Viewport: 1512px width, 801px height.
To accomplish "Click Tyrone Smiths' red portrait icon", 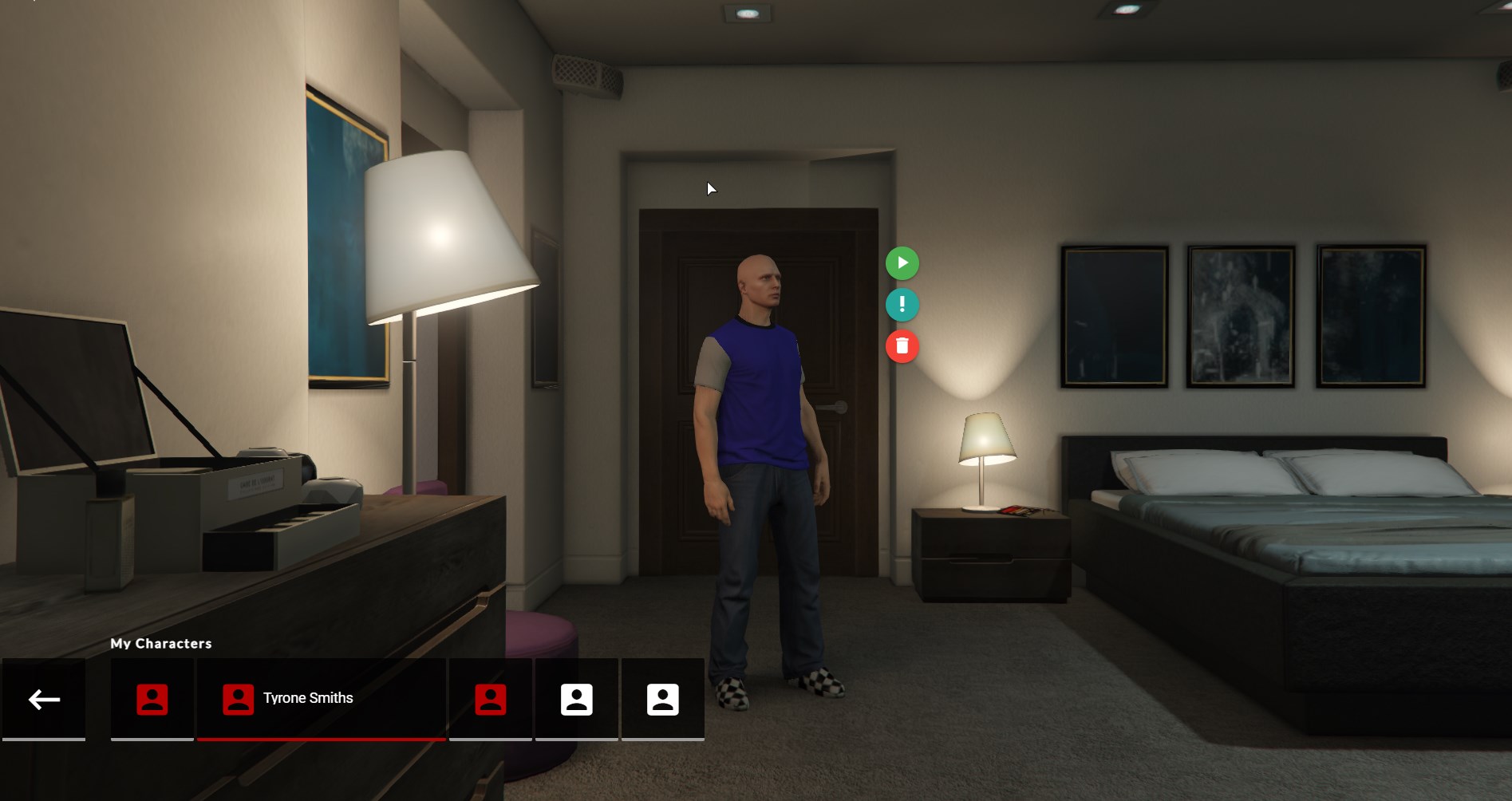I will 237,698.
